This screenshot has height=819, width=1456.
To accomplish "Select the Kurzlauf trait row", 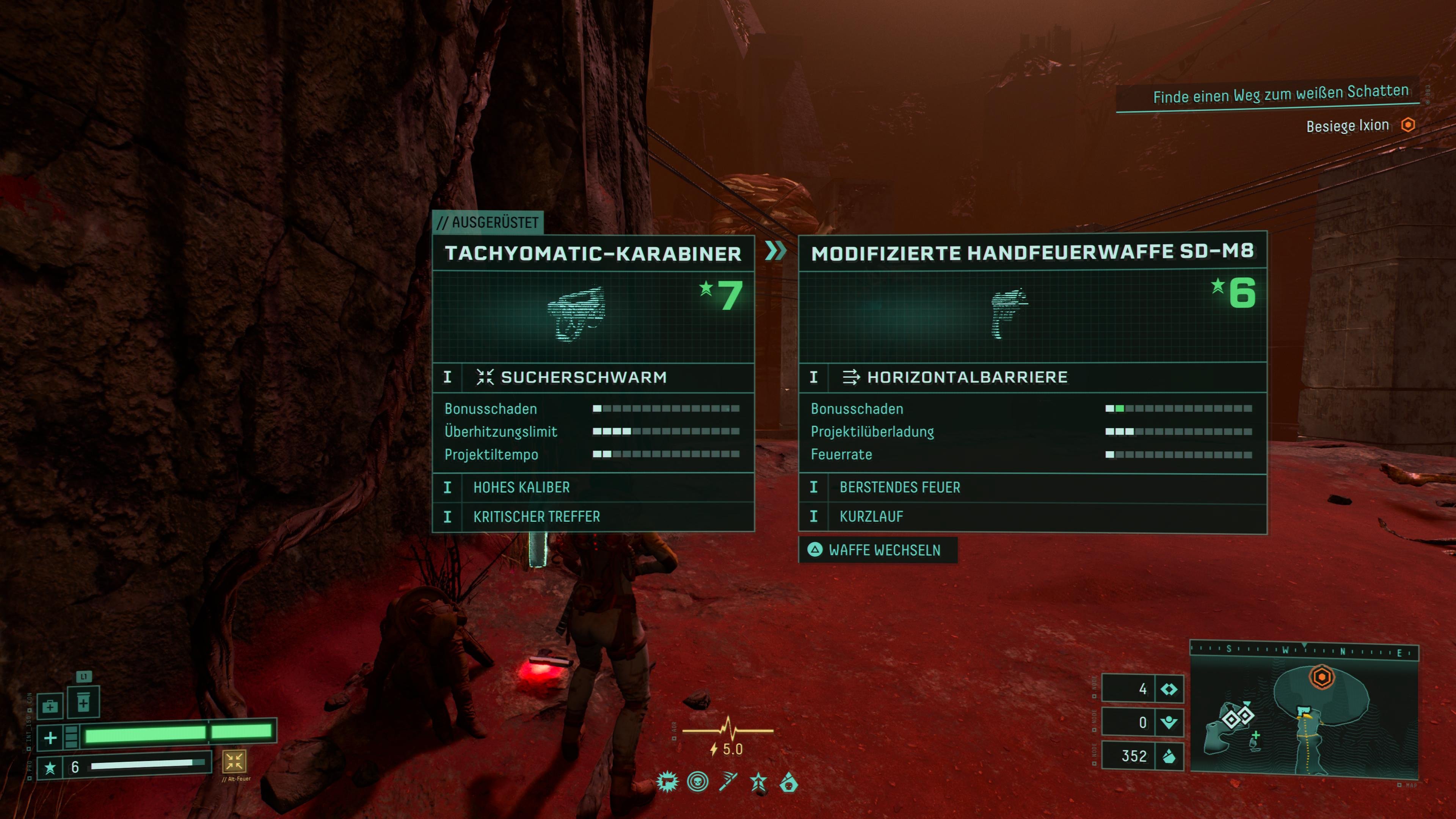I will (1032, 516).
